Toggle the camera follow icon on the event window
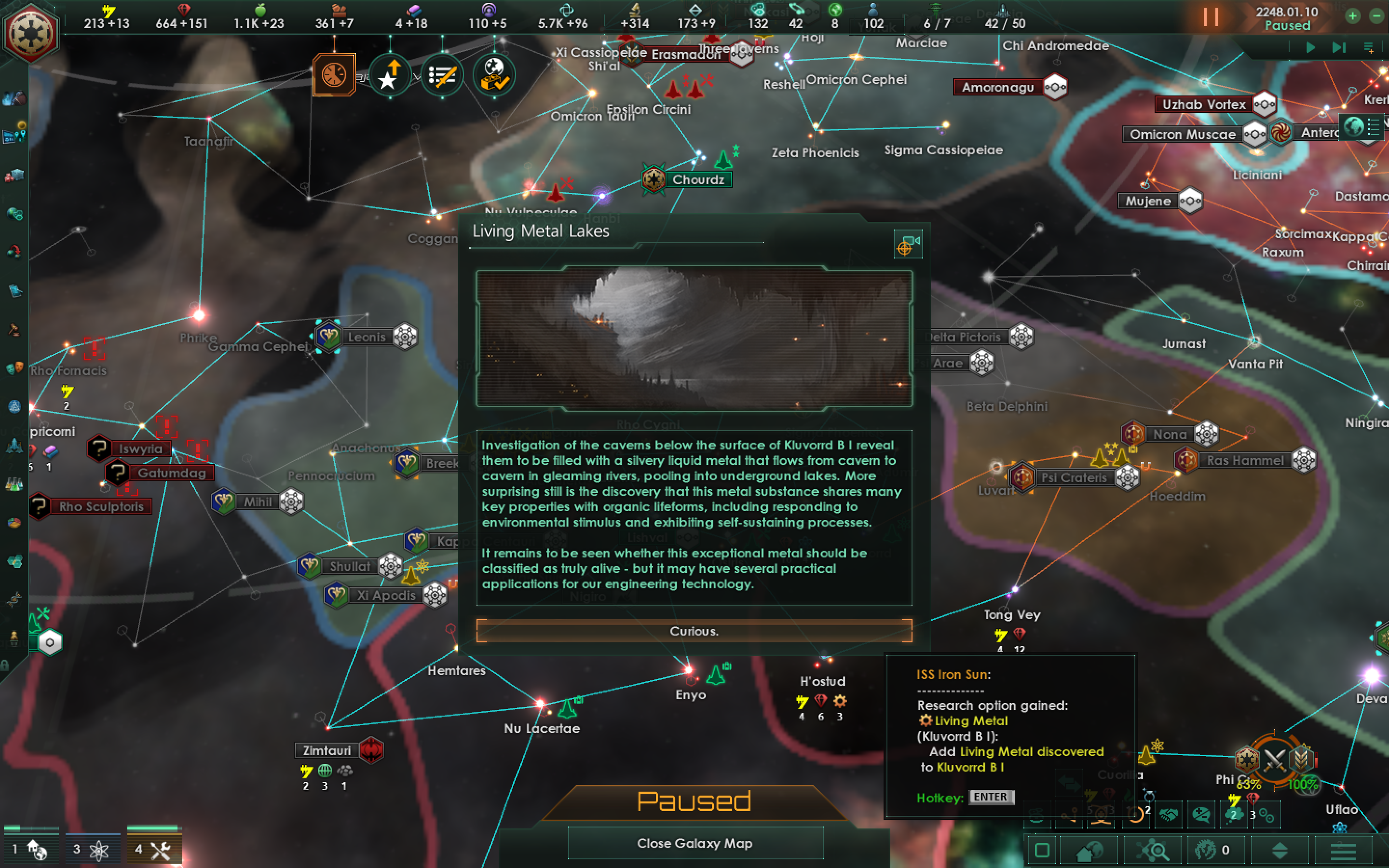This screenshot has height=868, width=1389. [x=908, y=244]
